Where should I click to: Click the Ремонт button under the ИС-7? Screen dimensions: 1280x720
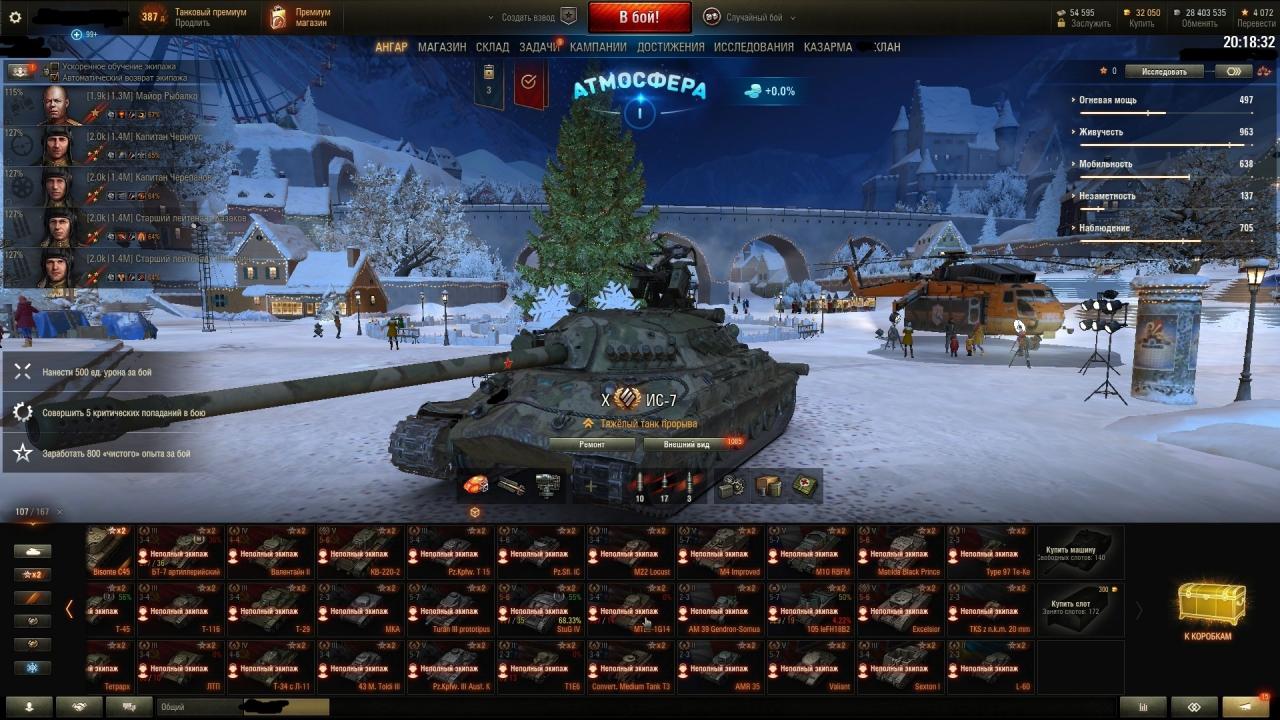pyautogui.click(x=592, y=444)
